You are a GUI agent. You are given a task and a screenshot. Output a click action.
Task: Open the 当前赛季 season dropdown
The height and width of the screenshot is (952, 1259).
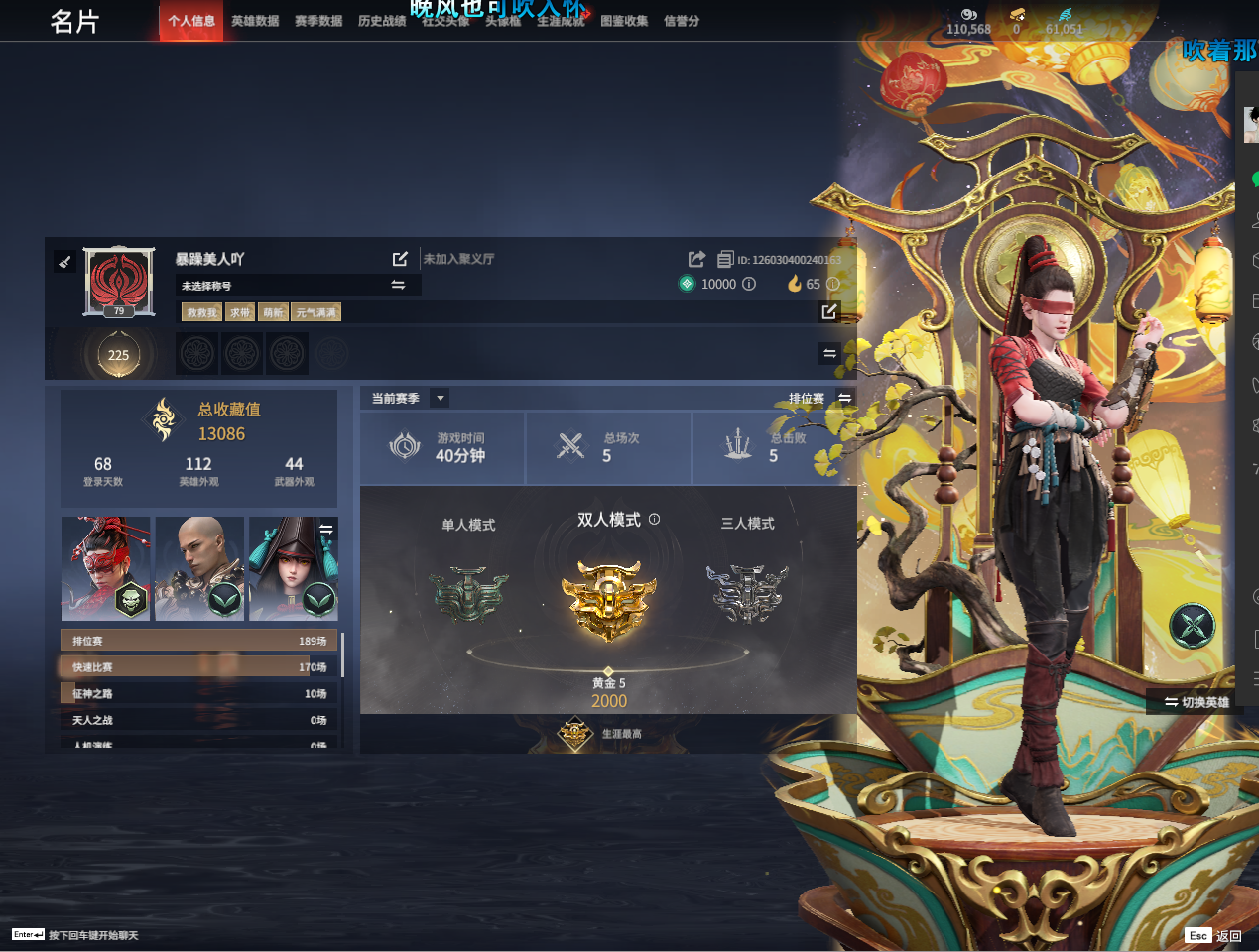[441, 398]
